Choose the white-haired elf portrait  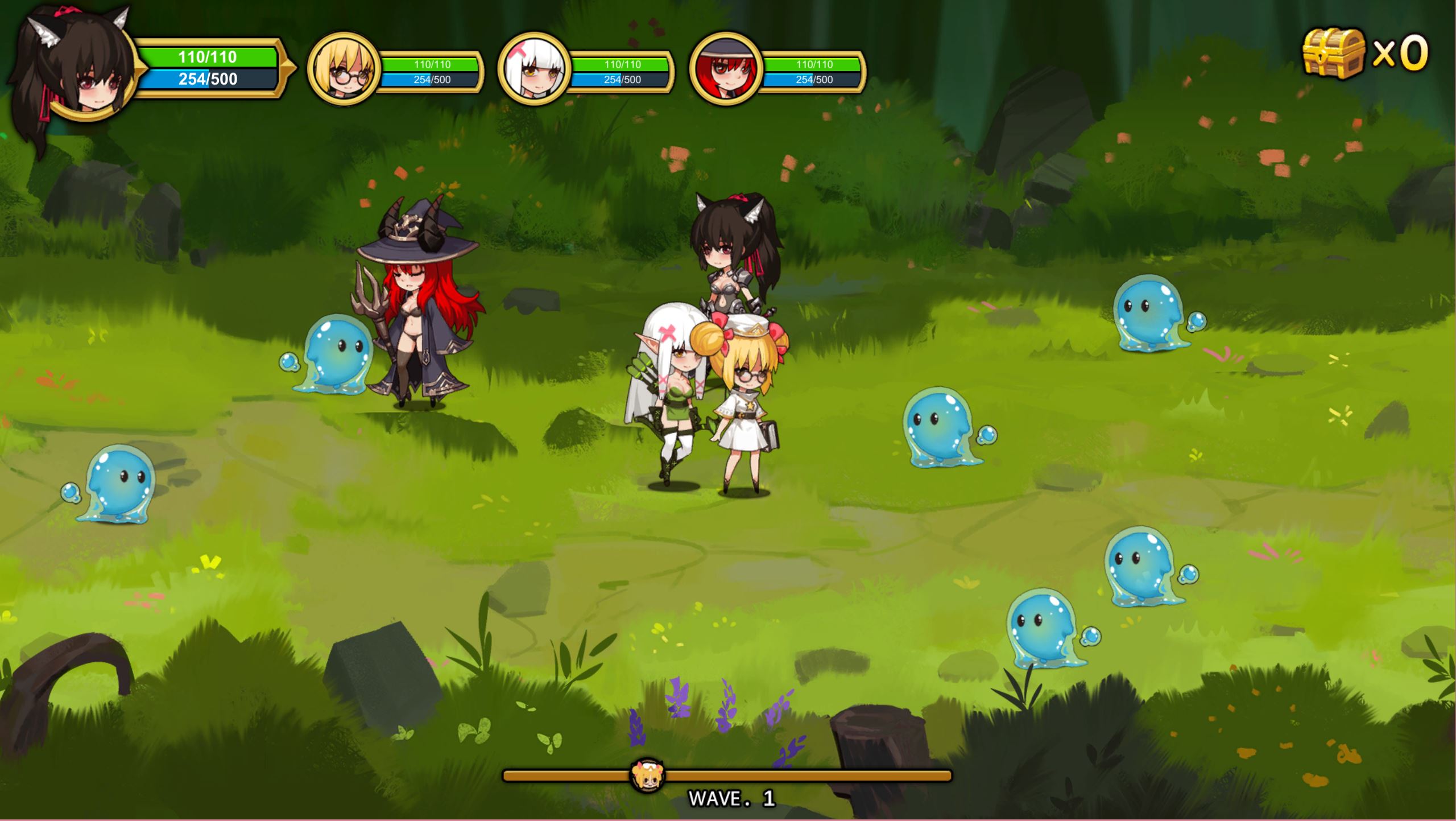[533, 69]
